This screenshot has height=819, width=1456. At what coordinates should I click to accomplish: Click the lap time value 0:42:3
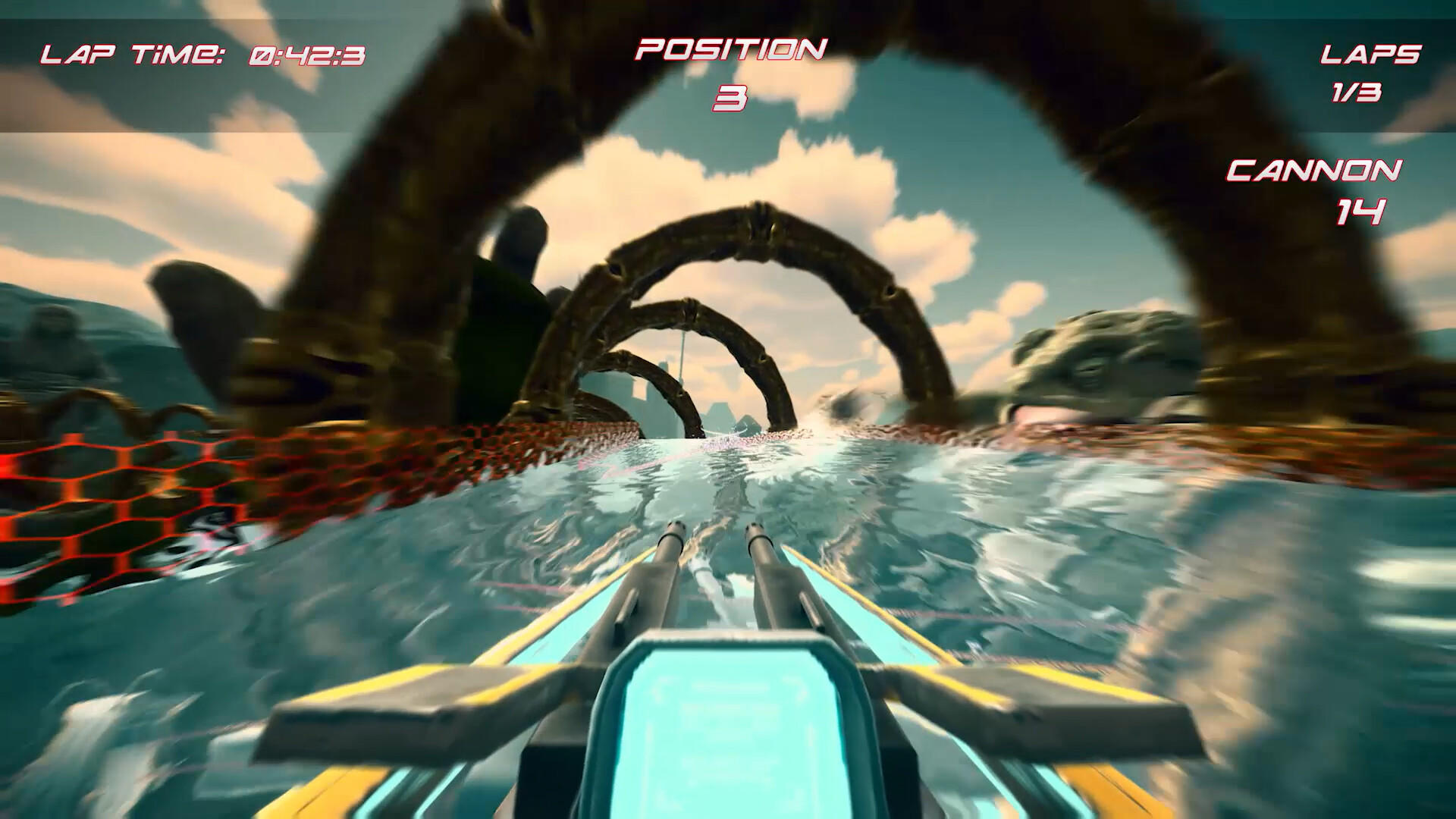305,53
